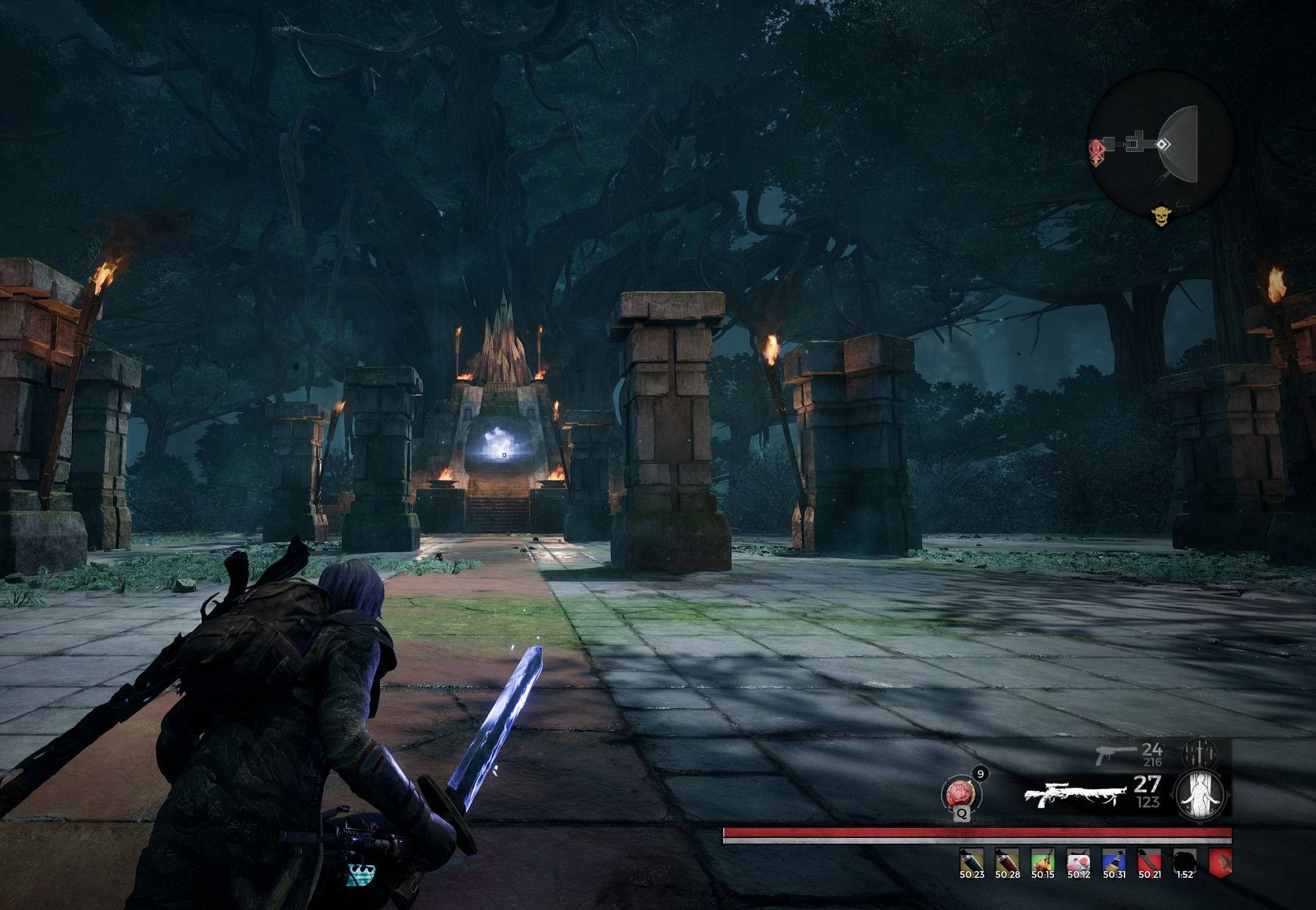Activate the falling swords archetype skill

coord(1200,754)
